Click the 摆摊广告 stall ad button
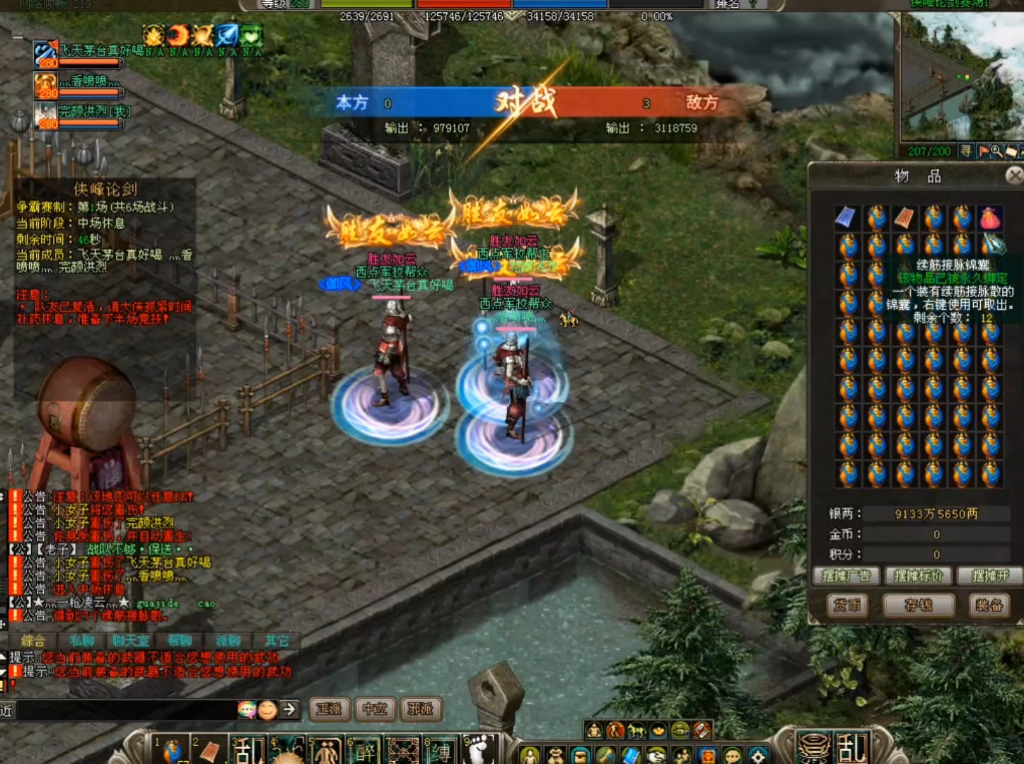The image size is (1024, 764). click(x=847, y=576)
